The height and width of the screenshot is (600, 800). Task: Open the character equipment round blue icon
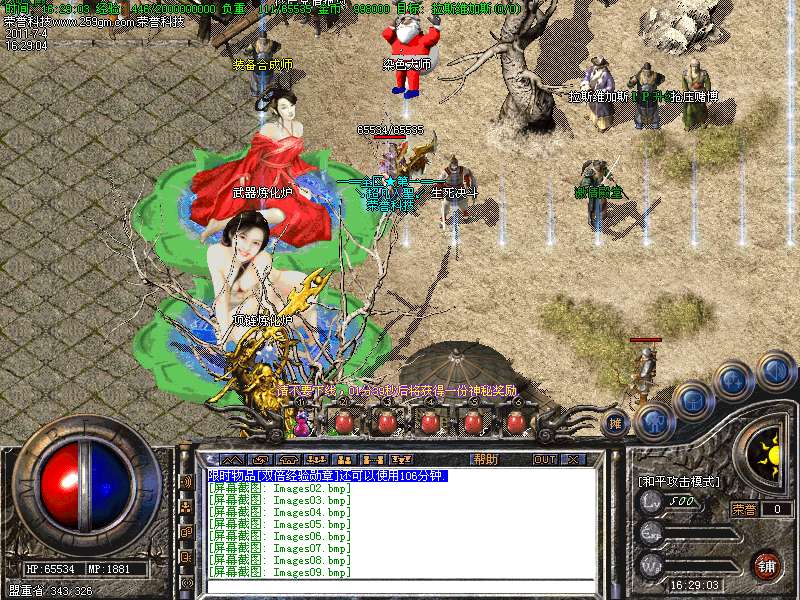point(652,419)
